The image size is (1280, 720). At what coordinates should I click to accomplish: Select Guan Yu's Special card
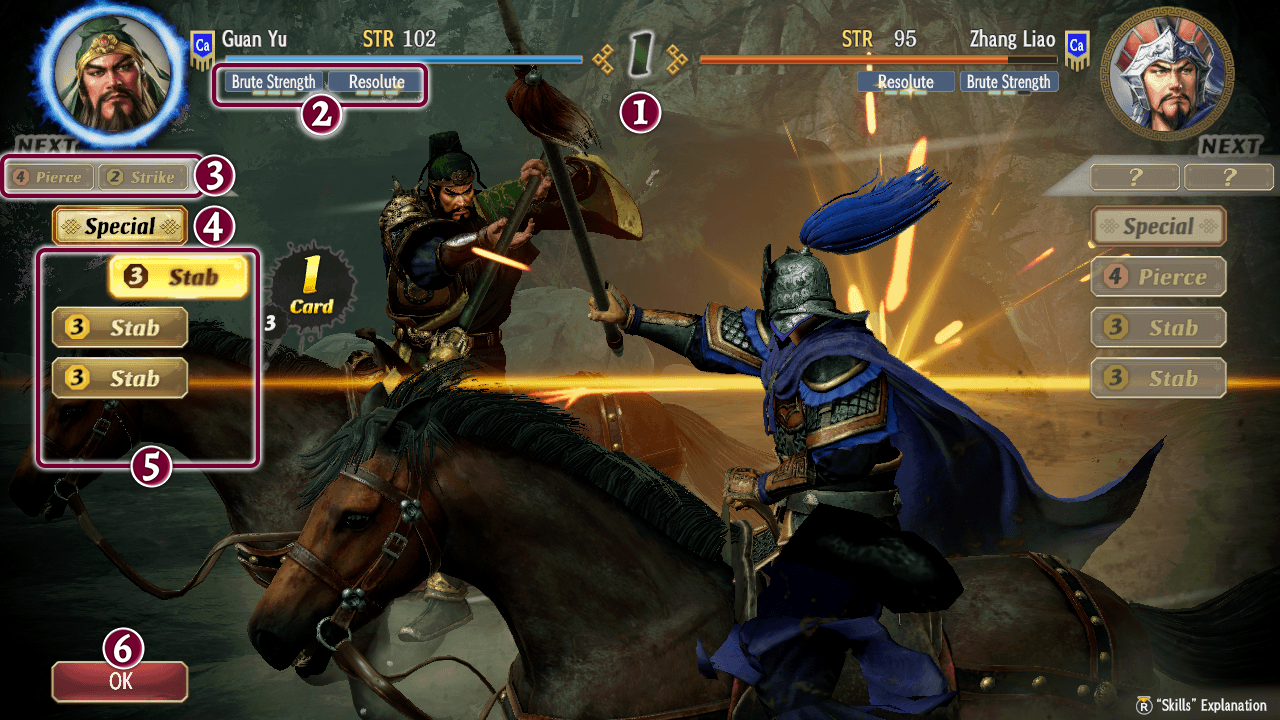point(120,226)
